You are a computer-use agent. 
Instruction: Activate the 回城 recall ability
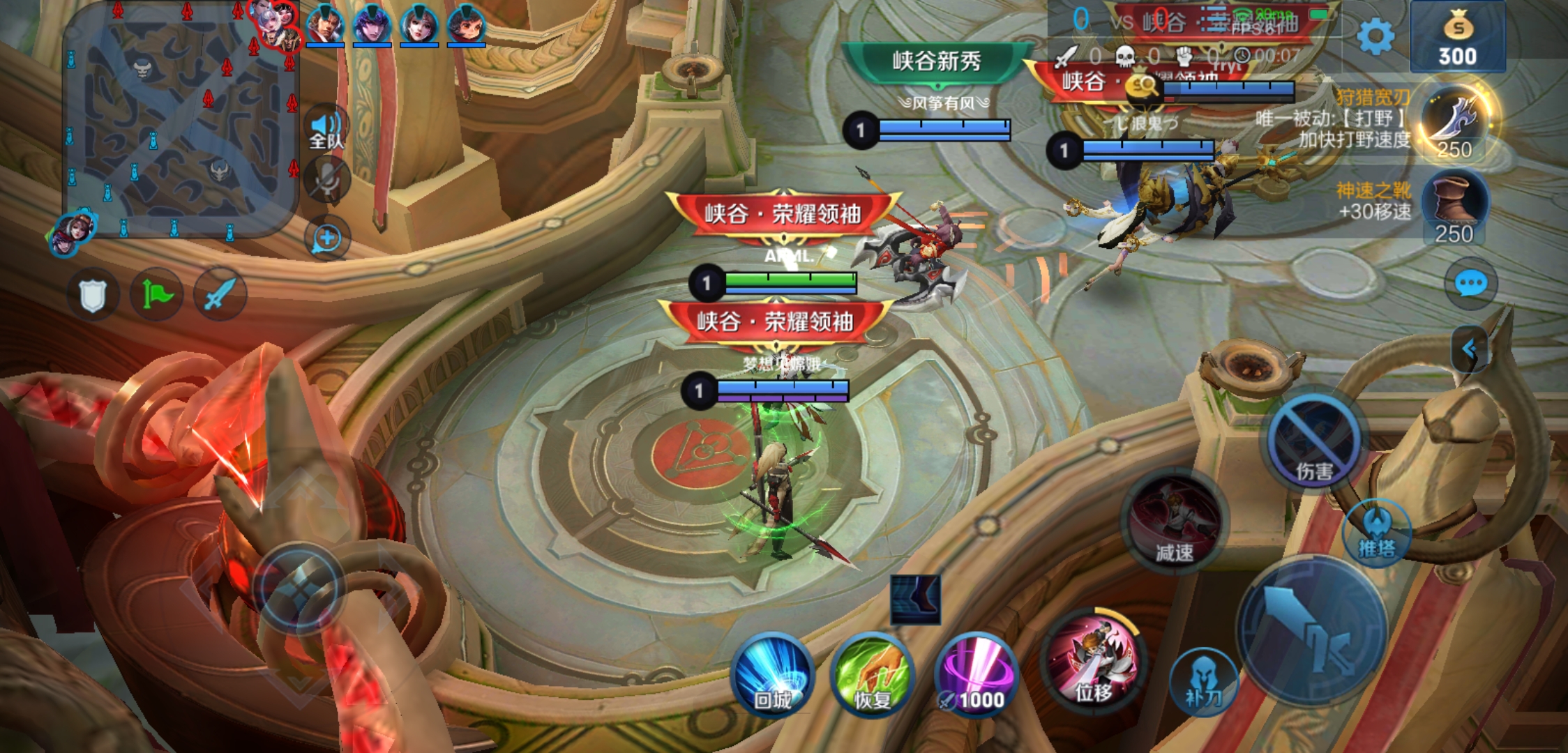[x=772, y=674]
